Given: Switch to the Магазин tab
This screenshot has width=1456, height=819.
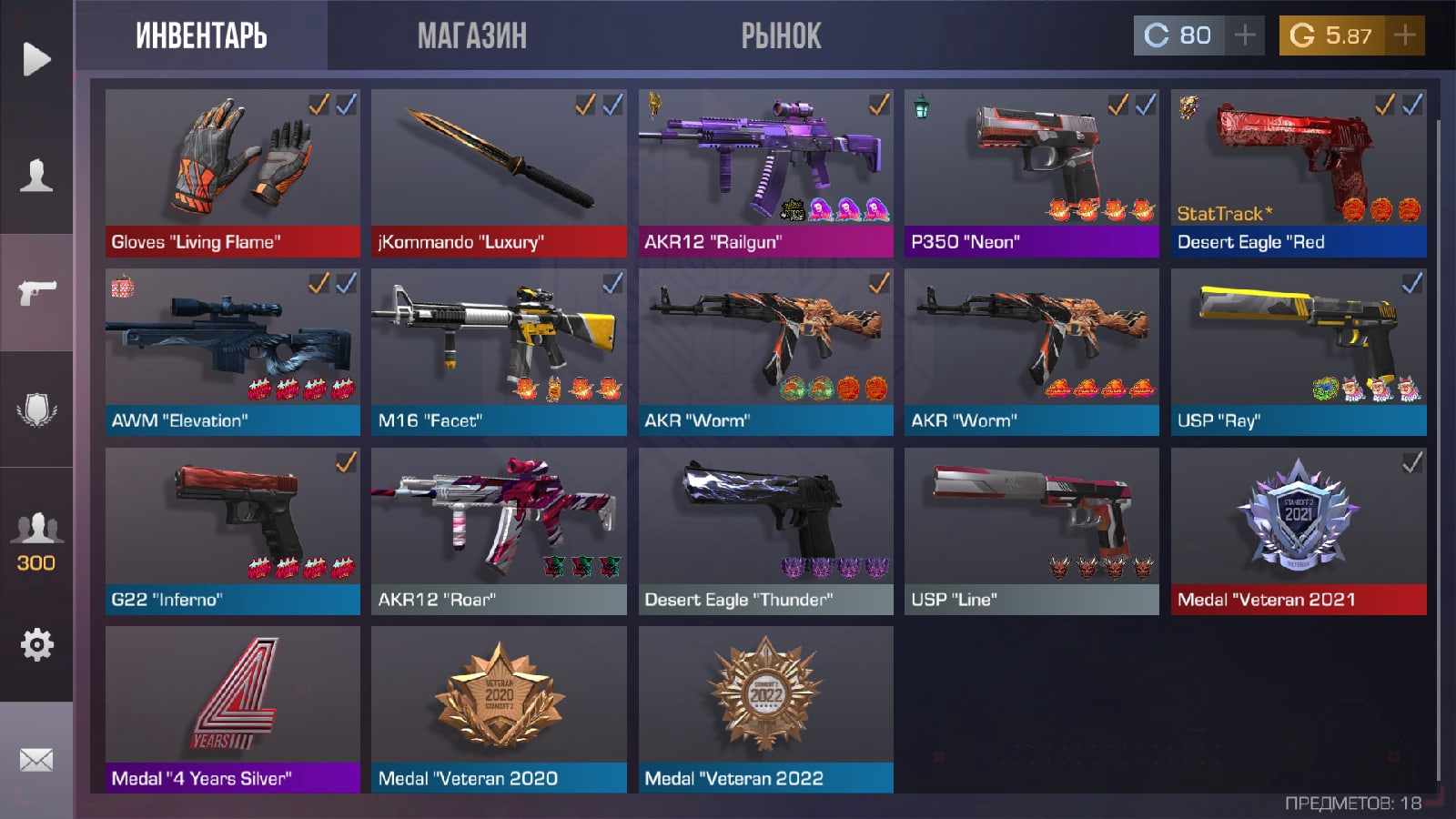Looking at the screenshot, I should (x=471, y=36).
